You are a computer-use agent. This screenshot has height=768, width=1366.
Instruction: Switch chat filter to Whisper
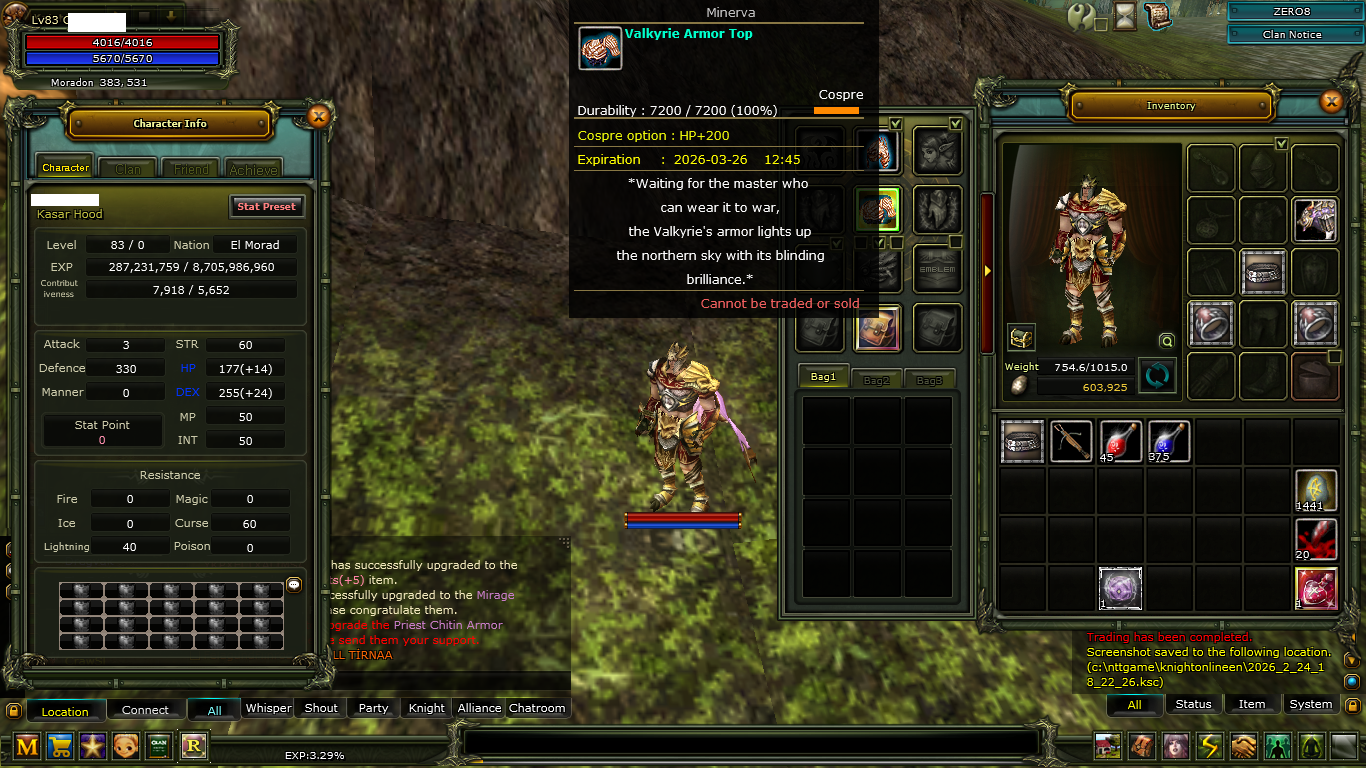point(269,708)
